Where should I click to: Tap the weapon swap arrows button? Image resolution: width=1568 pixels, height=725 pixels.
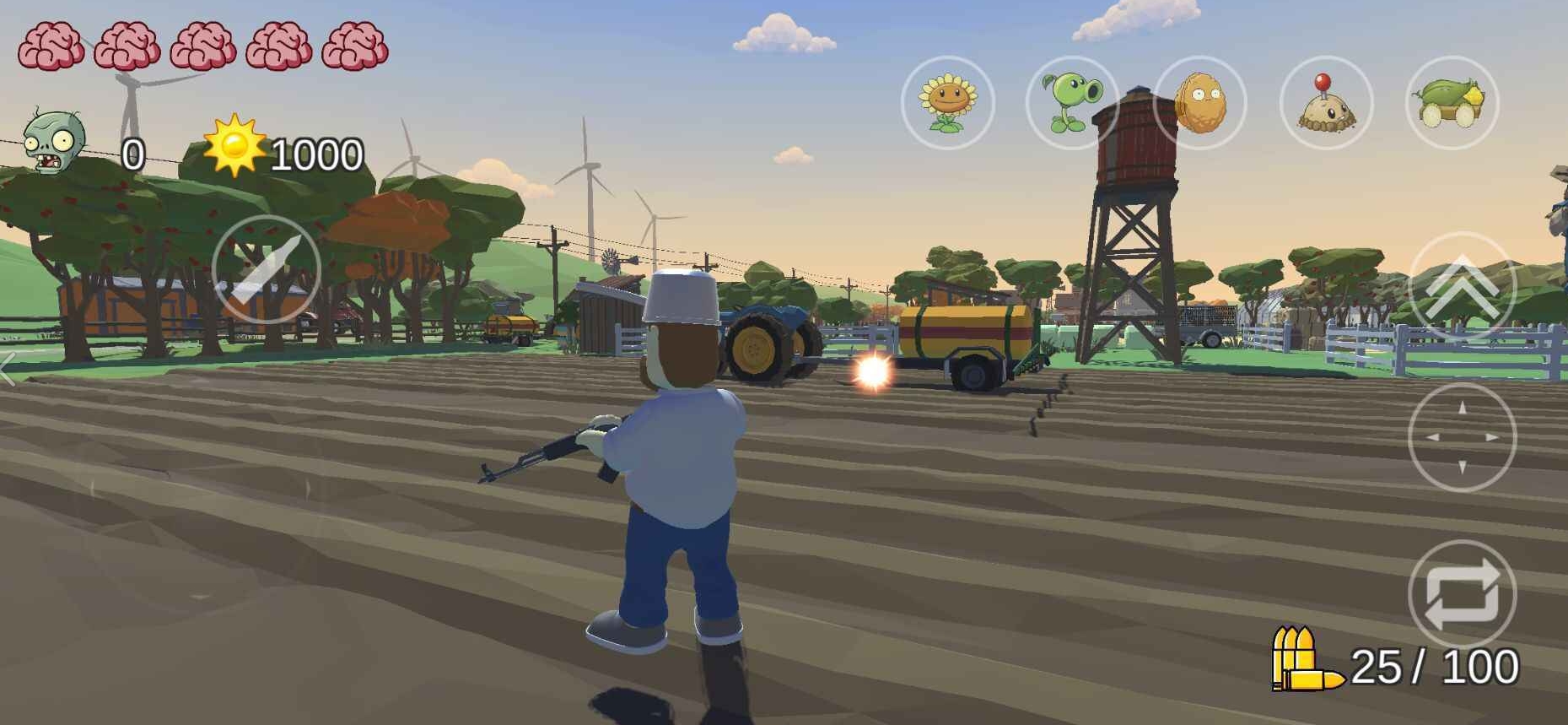coord(1462,594)
